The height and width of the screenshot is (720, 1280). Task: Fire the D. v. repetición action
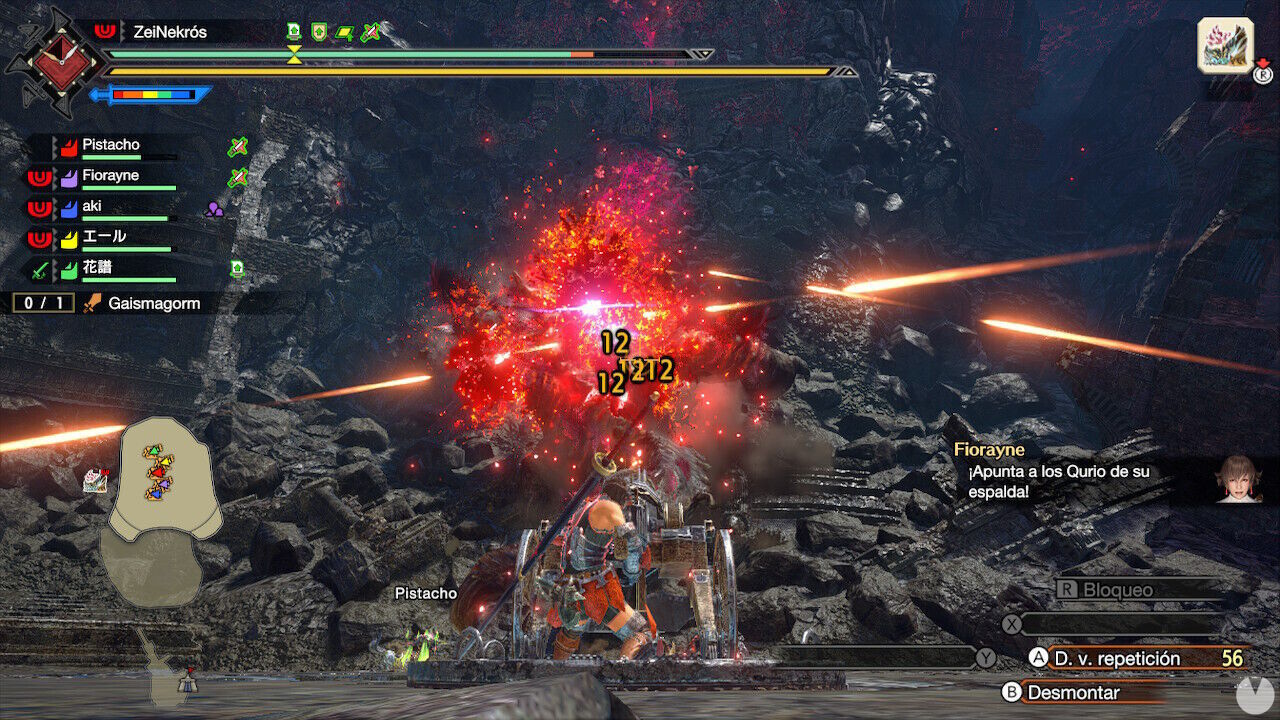[x=1117, y=658]
